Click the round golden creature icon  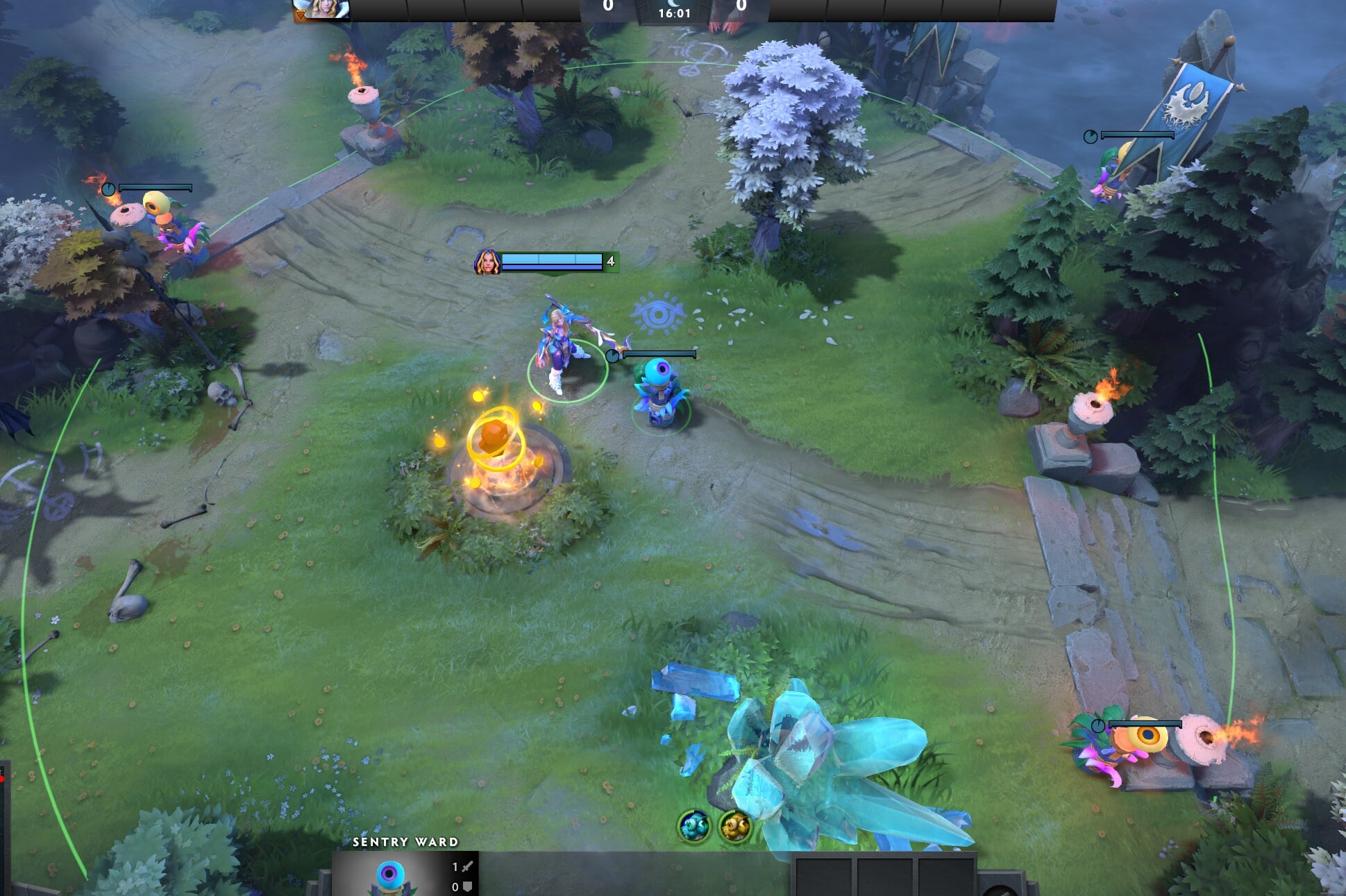(734, 826)
